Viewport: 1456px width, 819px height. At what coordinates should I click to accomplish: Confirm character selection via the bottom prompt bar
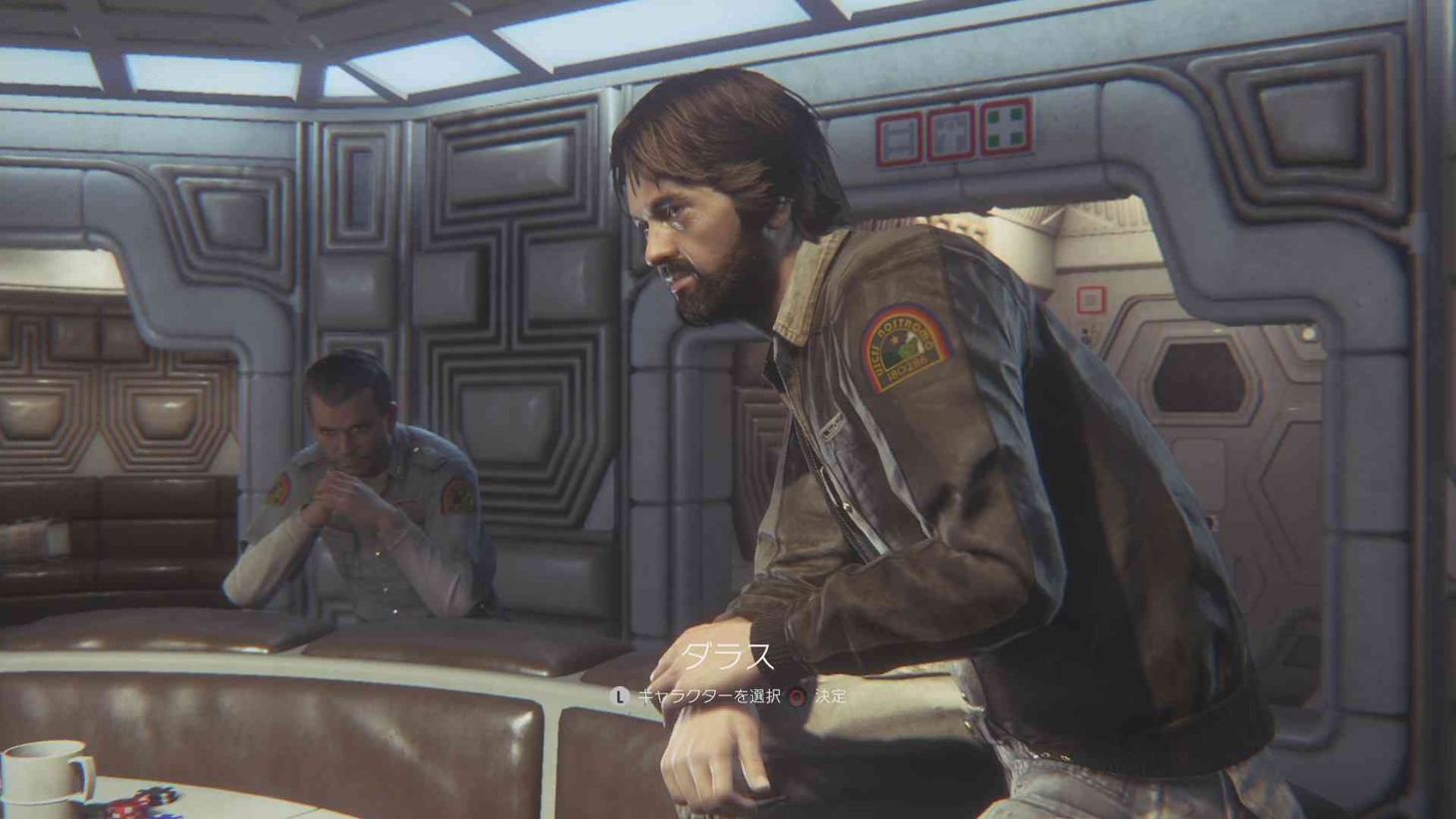point(796,696)
